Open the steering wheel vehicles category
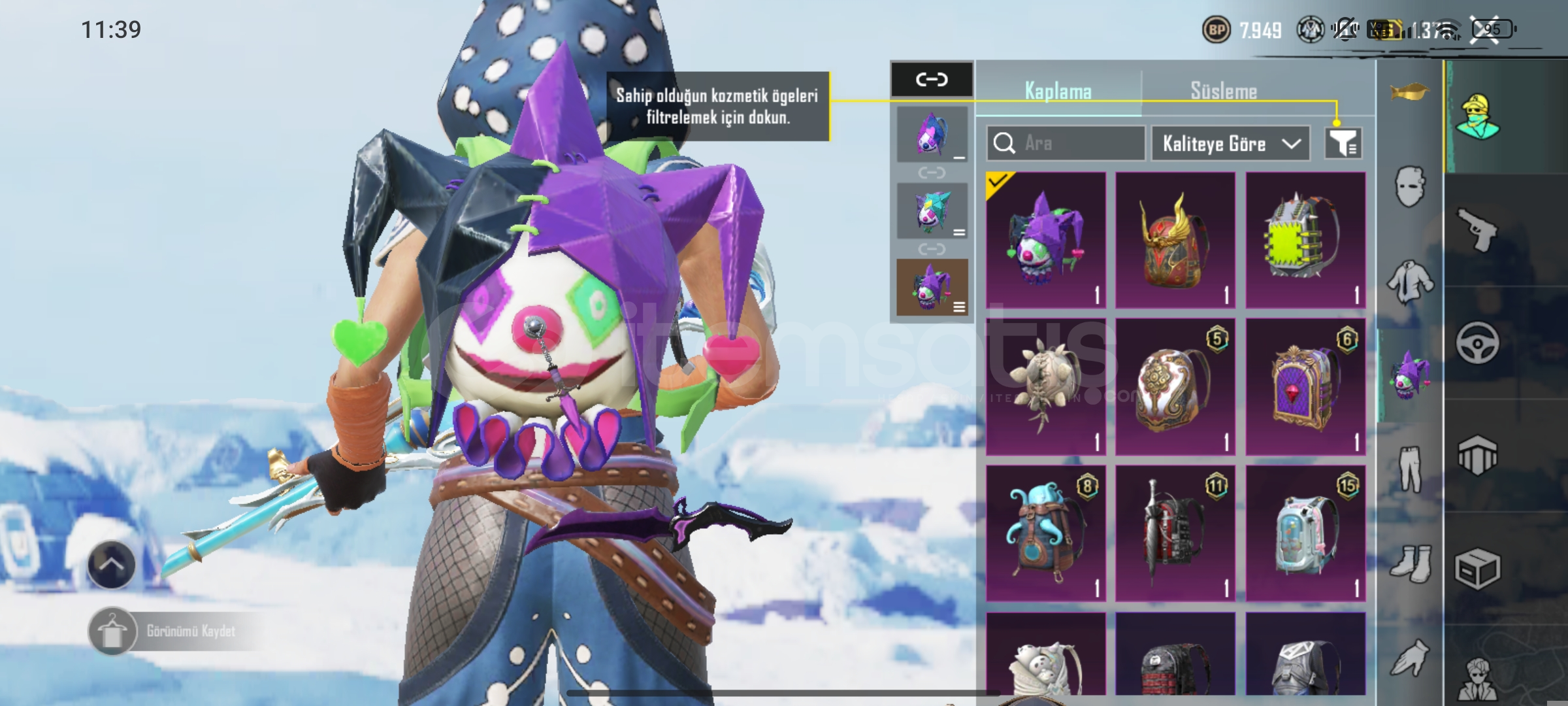Screen dimensions: 1568x706 [1477, 343]
